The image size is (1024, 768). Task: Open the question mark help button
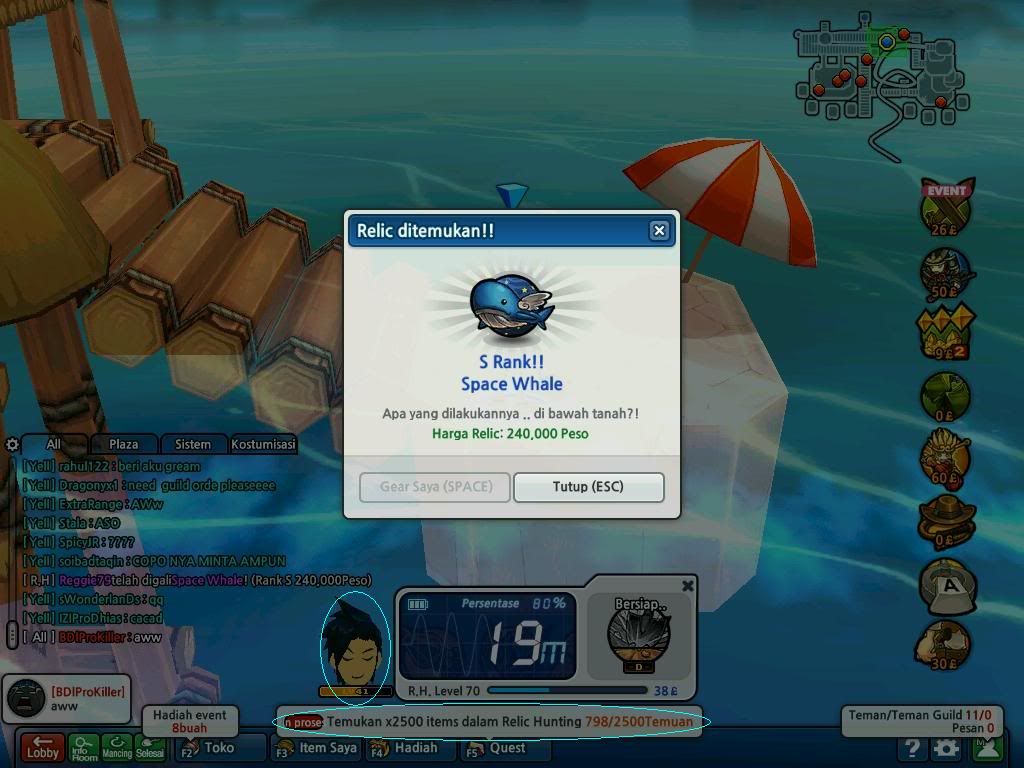911,748
